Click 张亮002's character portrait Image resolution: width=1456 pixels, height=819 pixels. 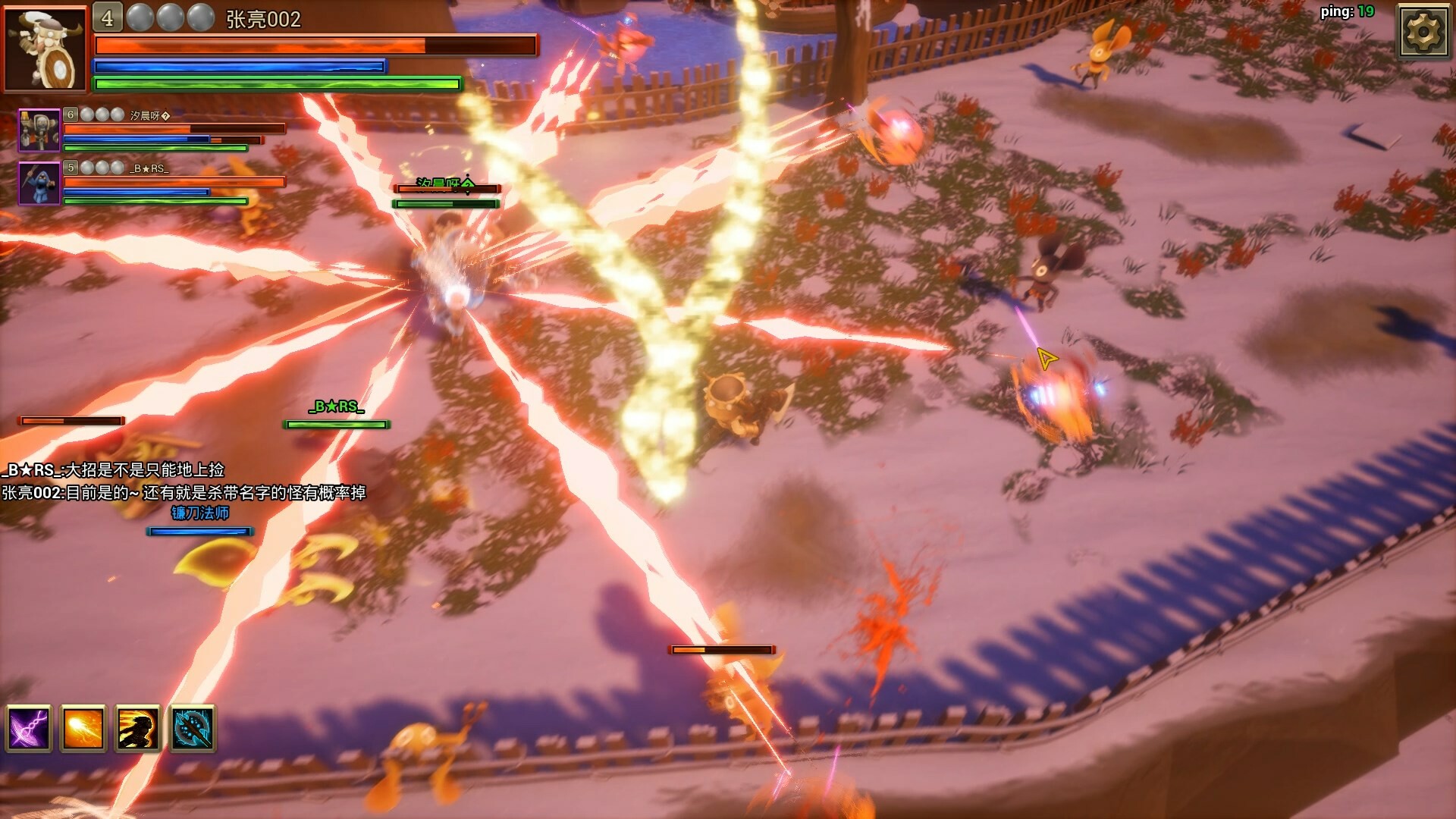click(45, 49)
